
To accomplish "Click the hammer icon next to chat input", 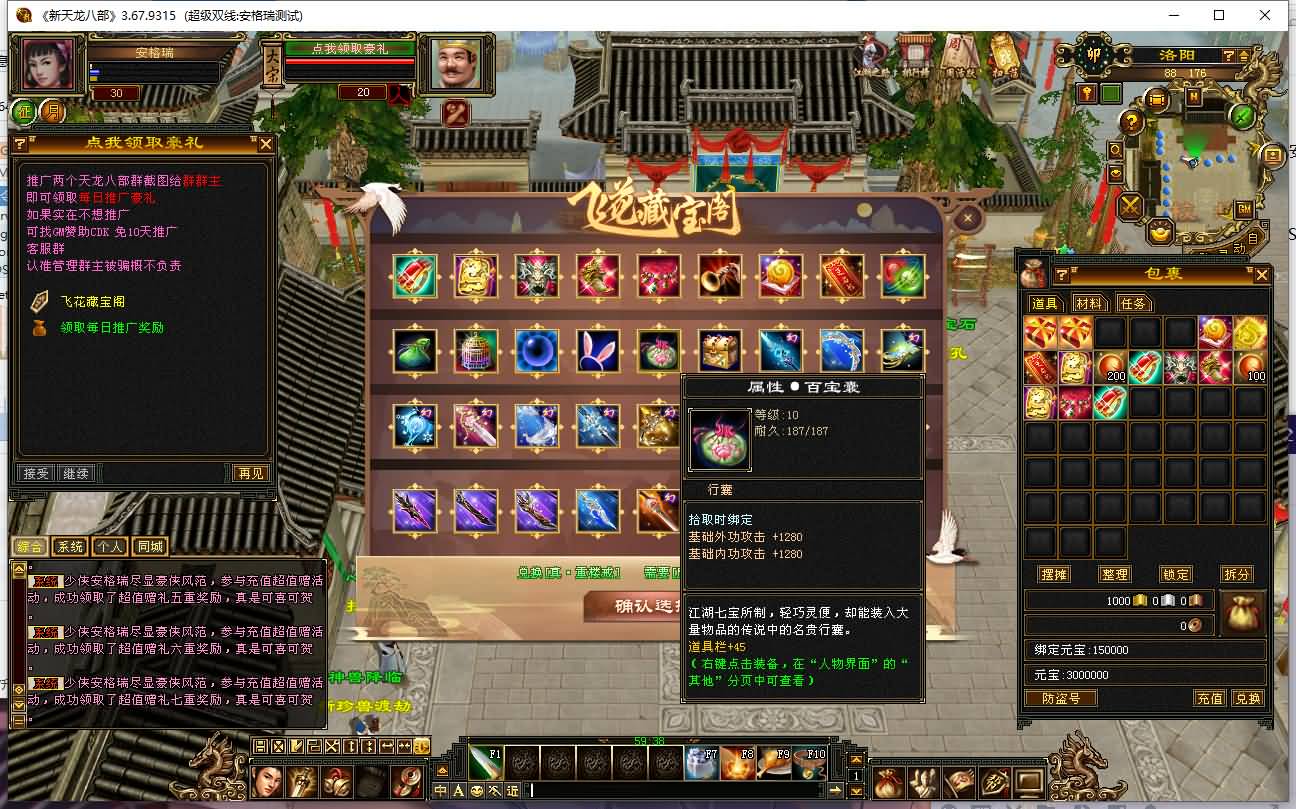I will click(x=493, y=790).
